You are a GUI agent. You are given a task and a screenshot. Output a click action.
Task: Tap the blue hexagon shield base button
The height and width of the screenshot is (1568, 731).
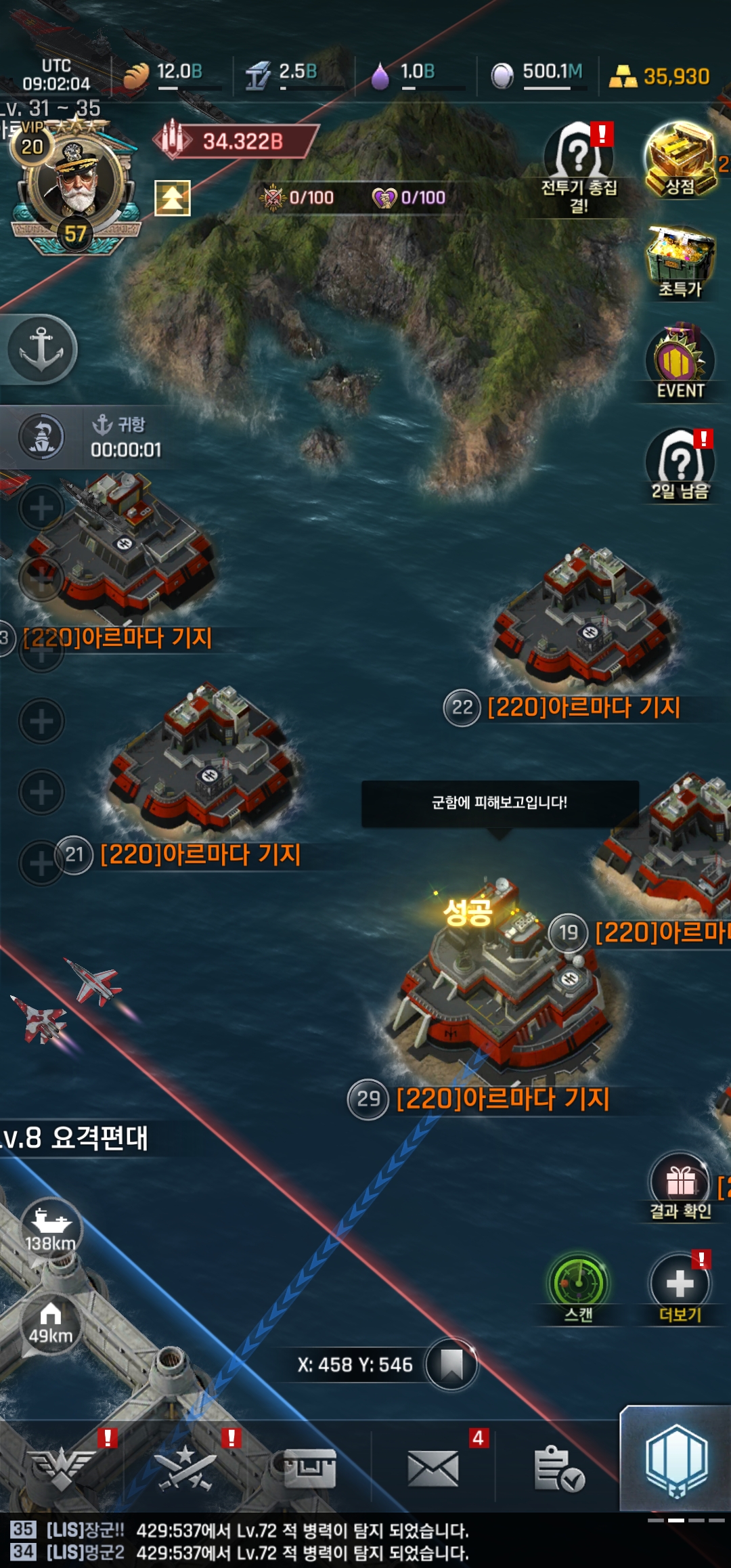676,1461
